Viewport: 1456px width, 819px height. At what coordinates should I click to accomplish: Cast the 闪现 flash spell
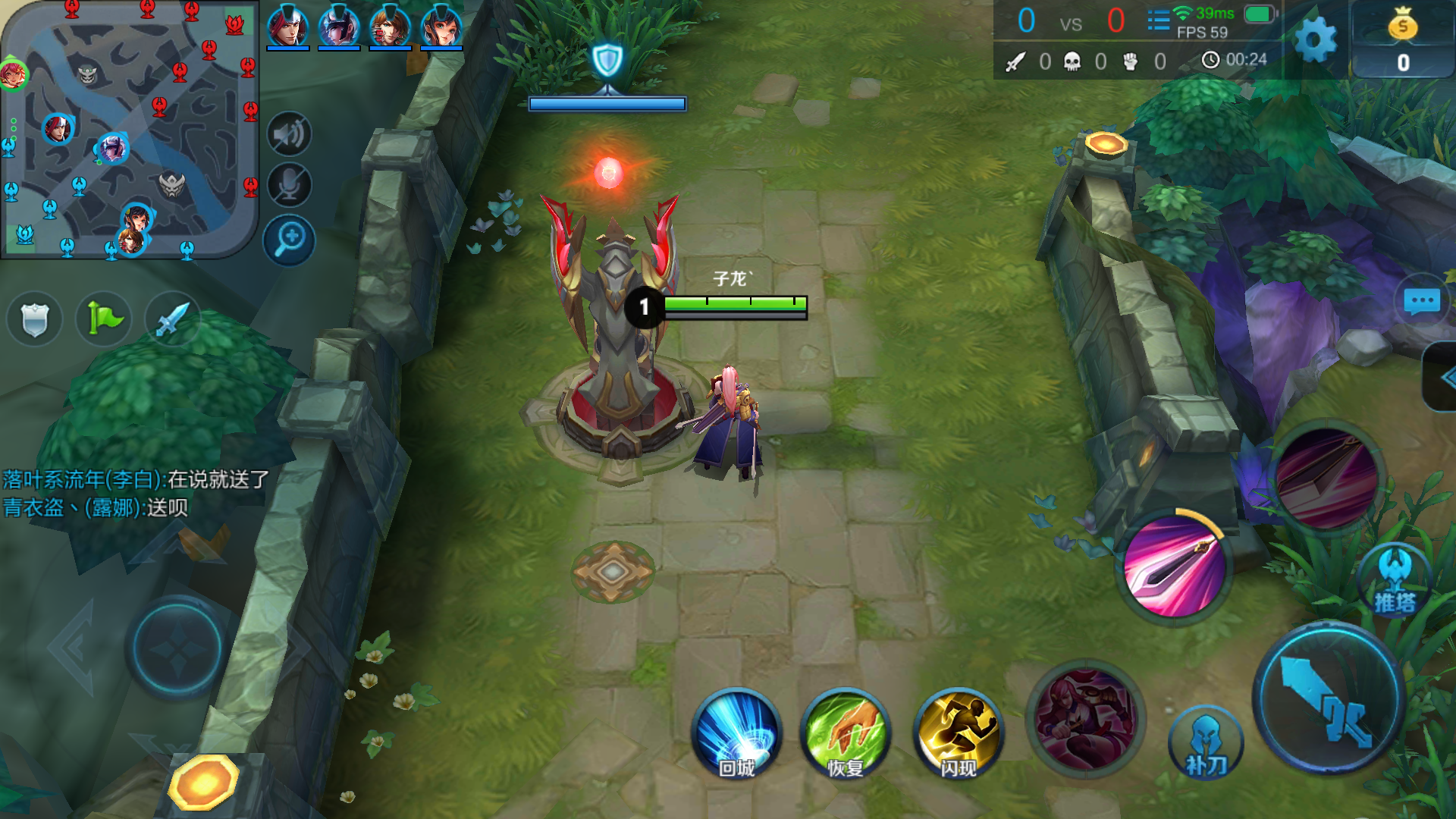click(959, 734)
